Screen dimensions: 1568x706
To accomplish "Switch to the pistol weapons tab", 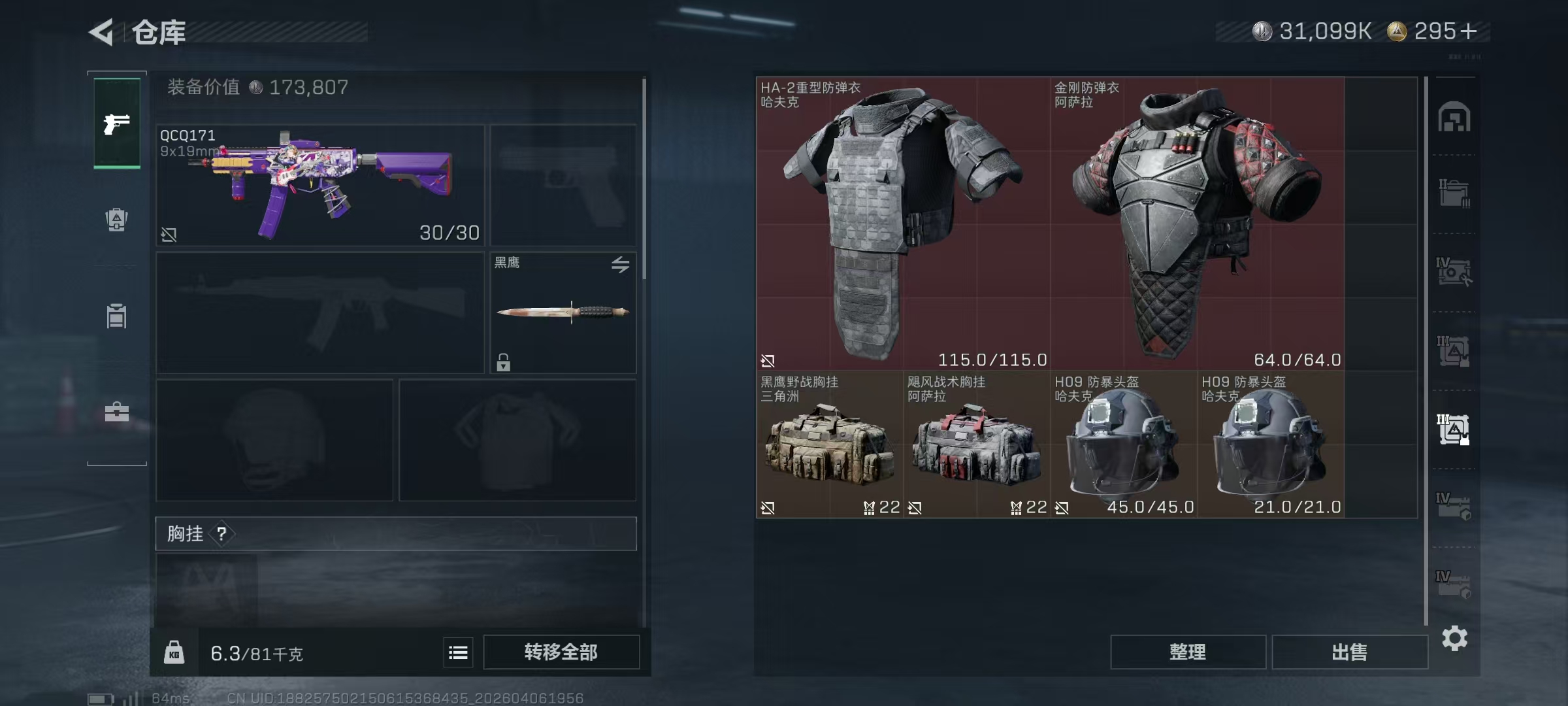I will point(117,124).
